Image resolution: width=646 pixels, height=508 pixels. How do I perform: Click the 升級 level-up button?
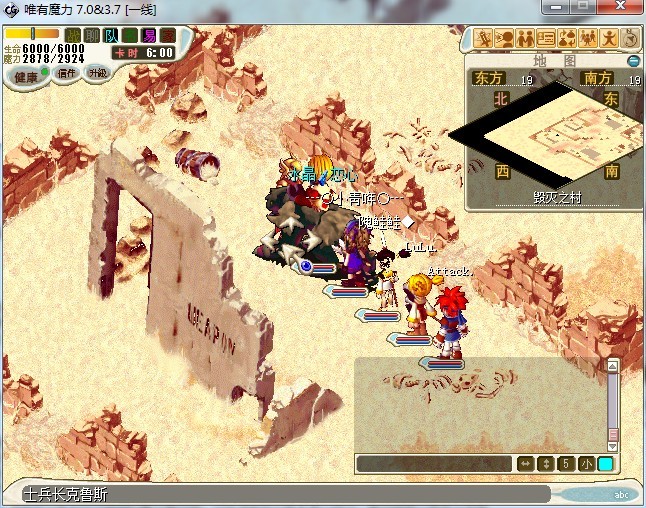(x=97, y=73)
